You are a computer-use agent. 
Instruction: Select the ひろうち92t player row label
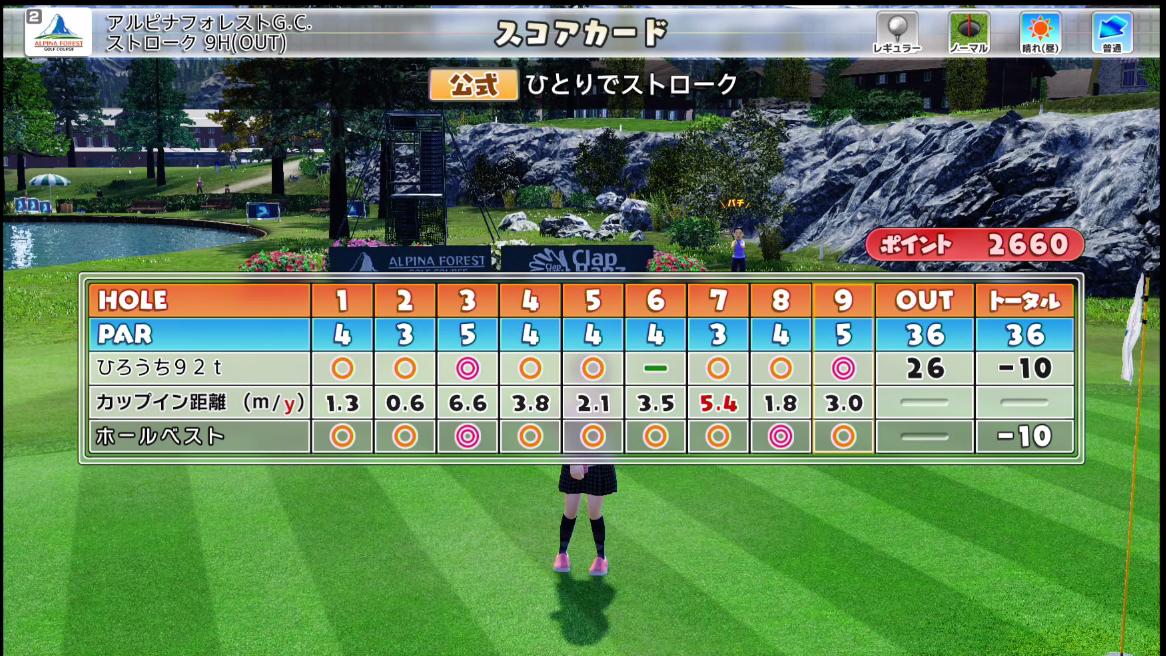click(198, 368)
